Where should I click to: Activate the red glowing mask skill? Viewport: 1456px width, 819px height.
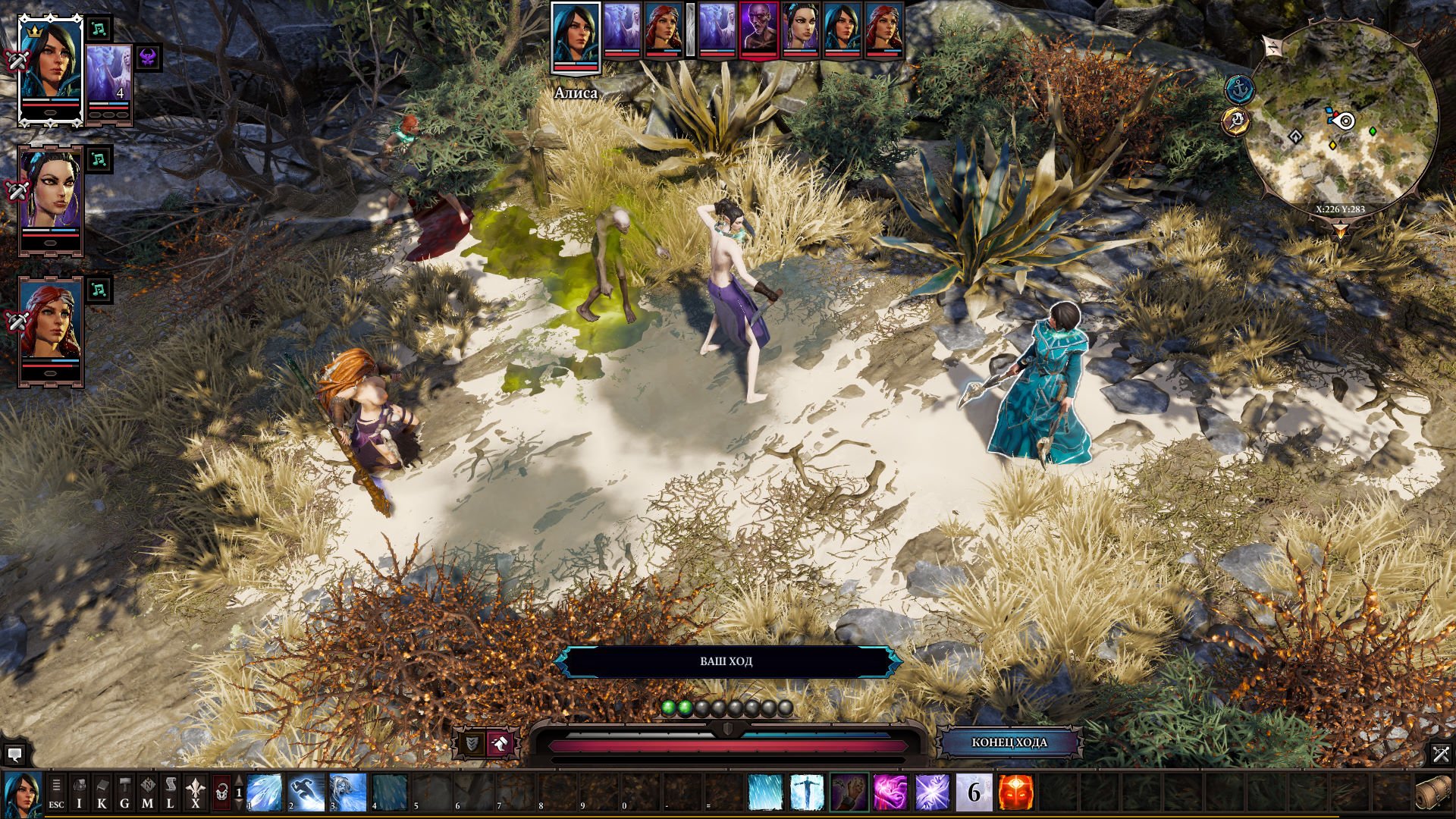click(1015, 792)
